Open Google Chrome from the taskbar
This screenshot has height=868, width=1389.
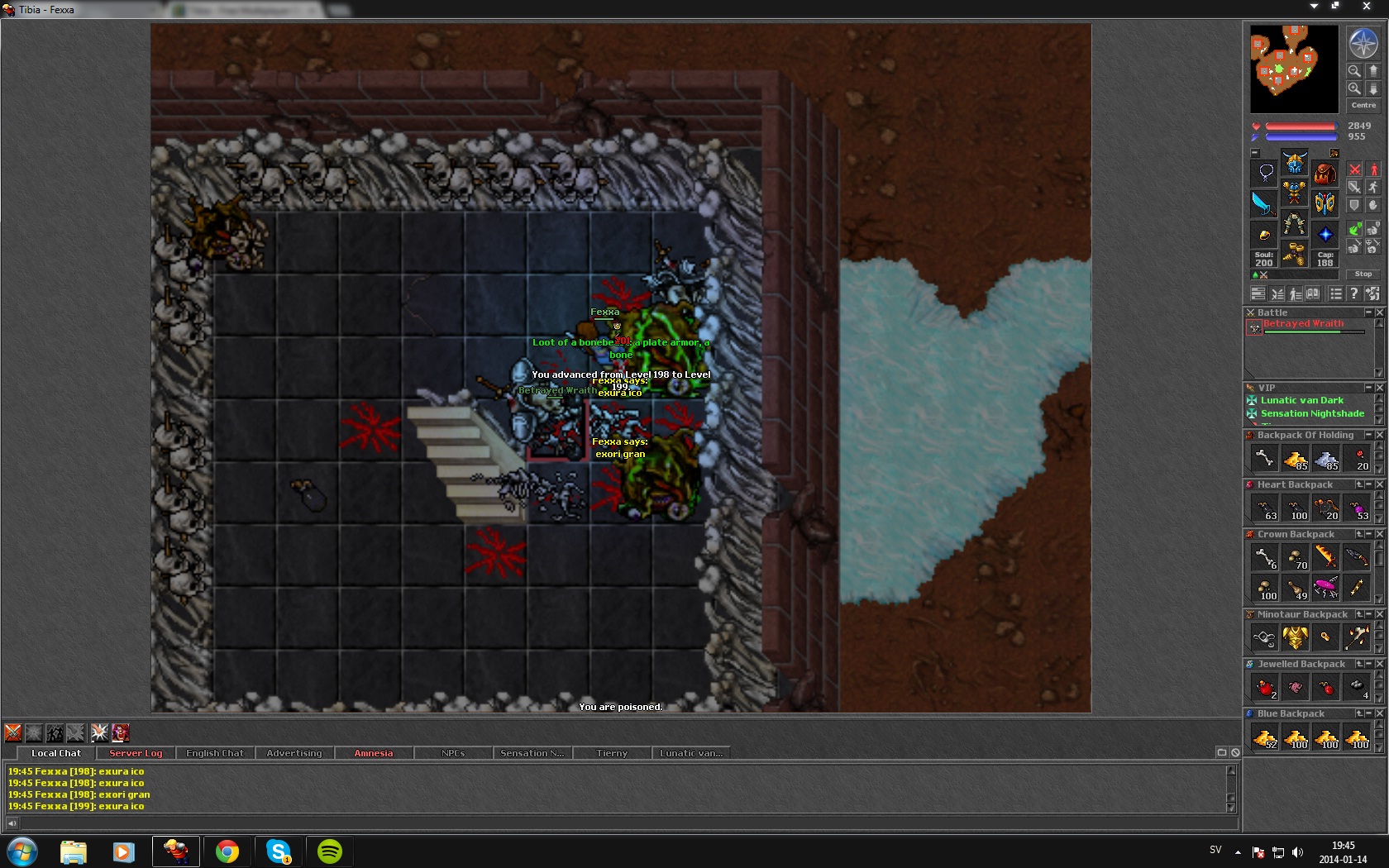[227, 851]
